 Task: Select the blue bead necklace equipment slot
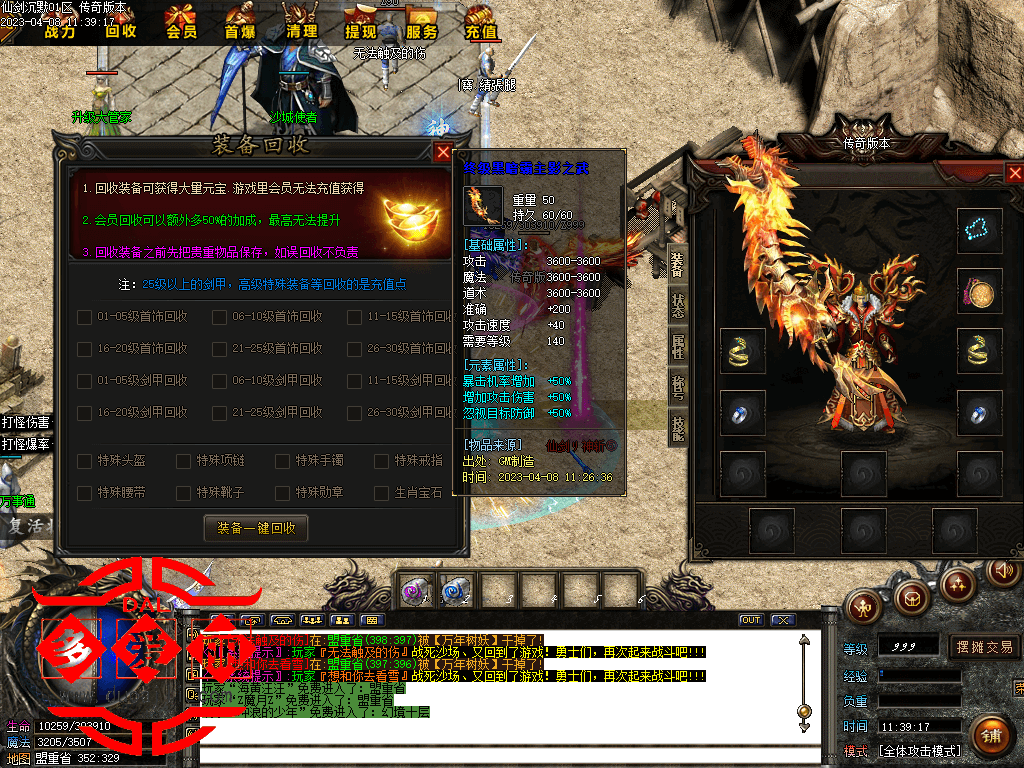(979, 231)
